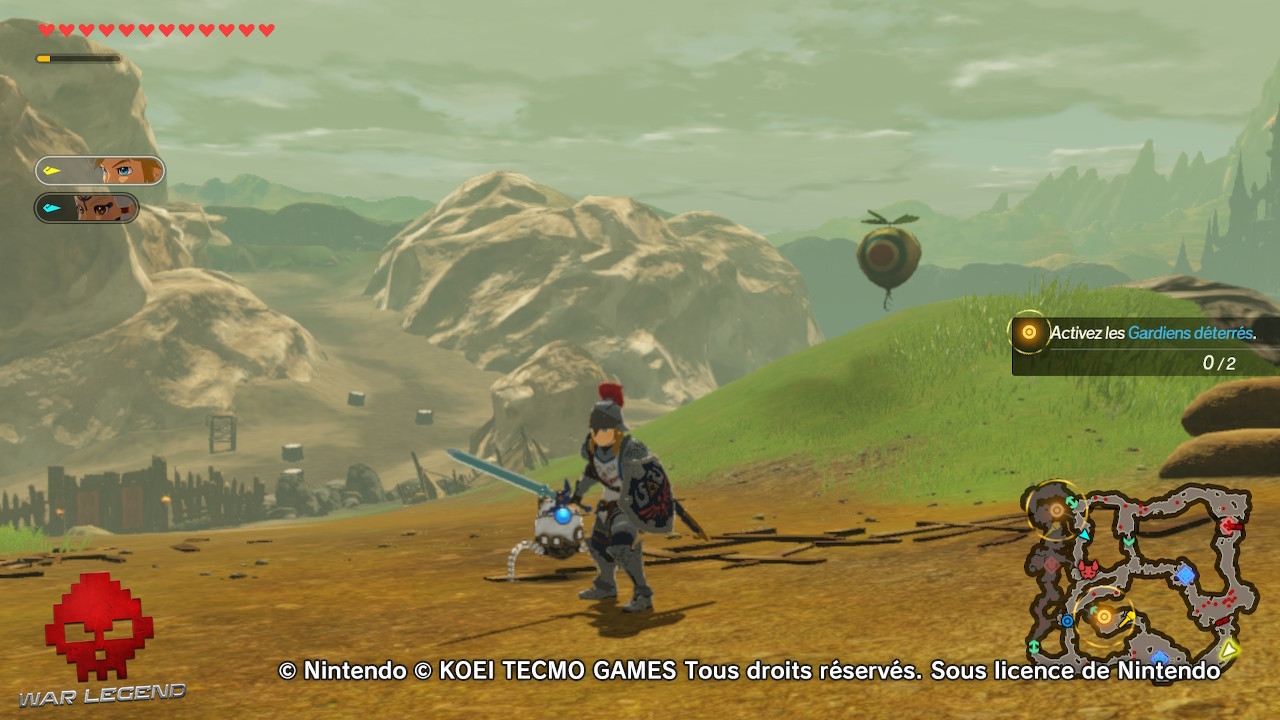The image size is (1280, 720).
Task: Click the blue circle marker on the minimap
Action: (1067, 621)
